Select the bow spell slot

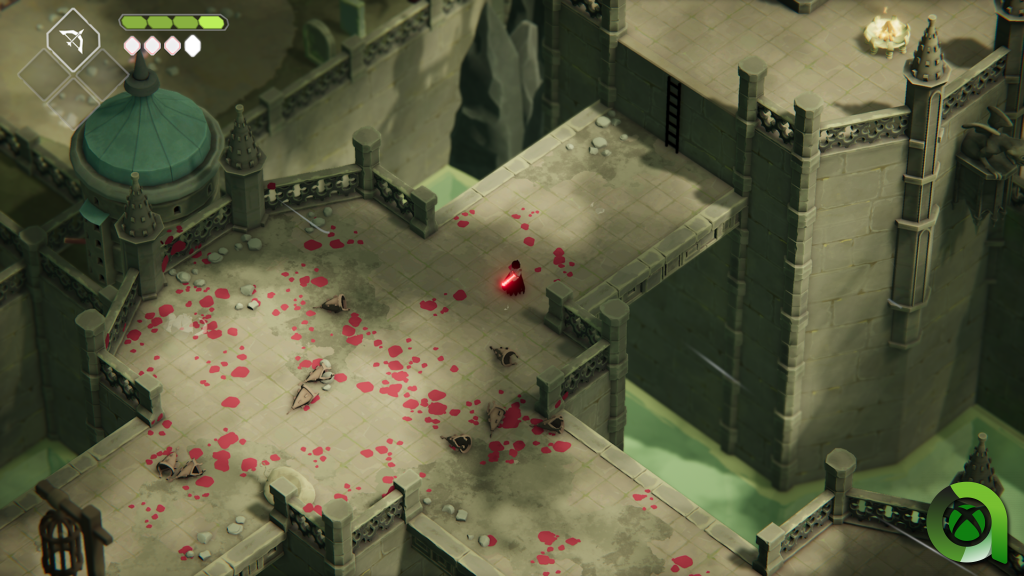72,41
